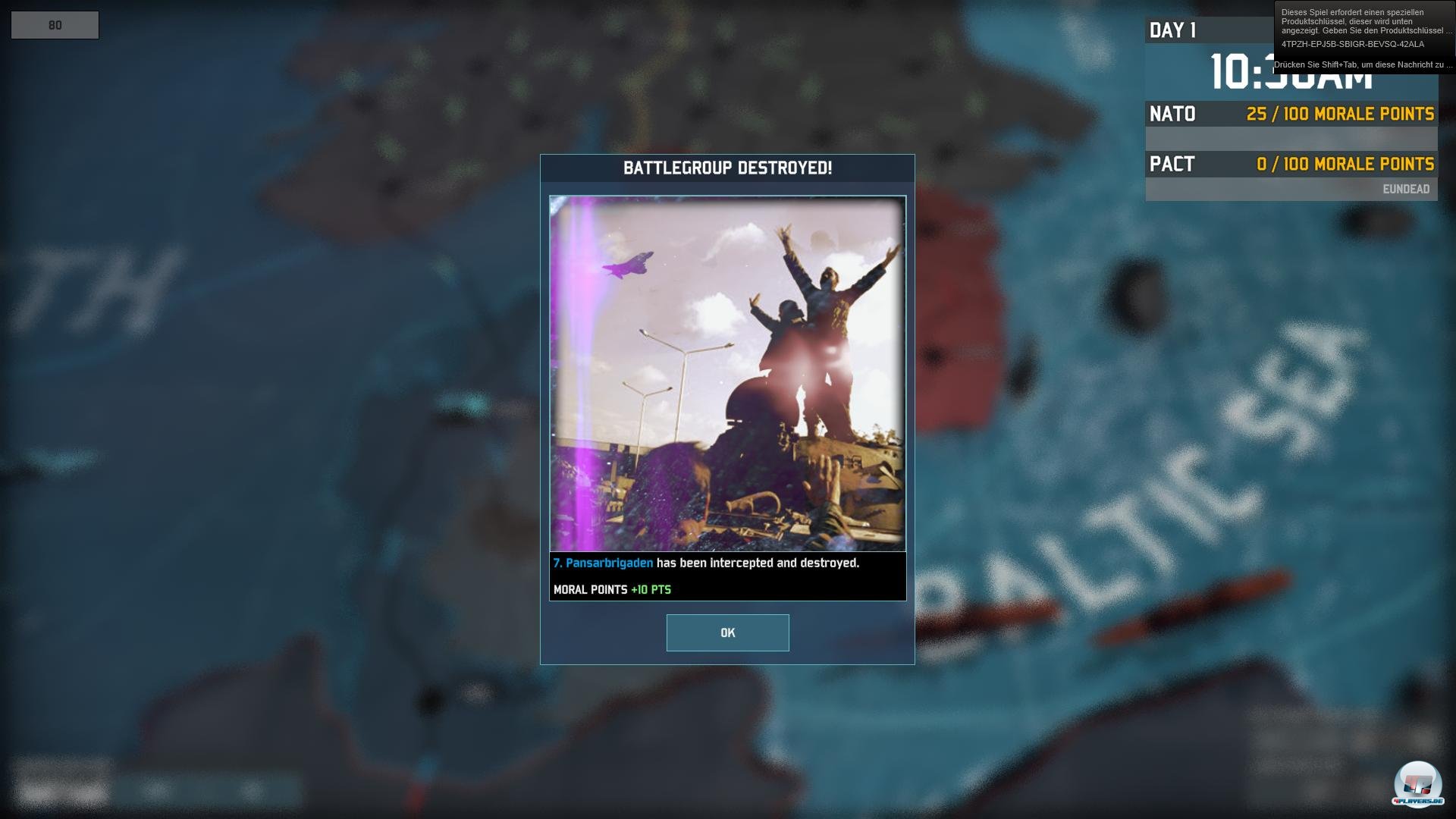Click the victory celebration photo
This screenshot has height=819, width=1456.
coord(726,375)
